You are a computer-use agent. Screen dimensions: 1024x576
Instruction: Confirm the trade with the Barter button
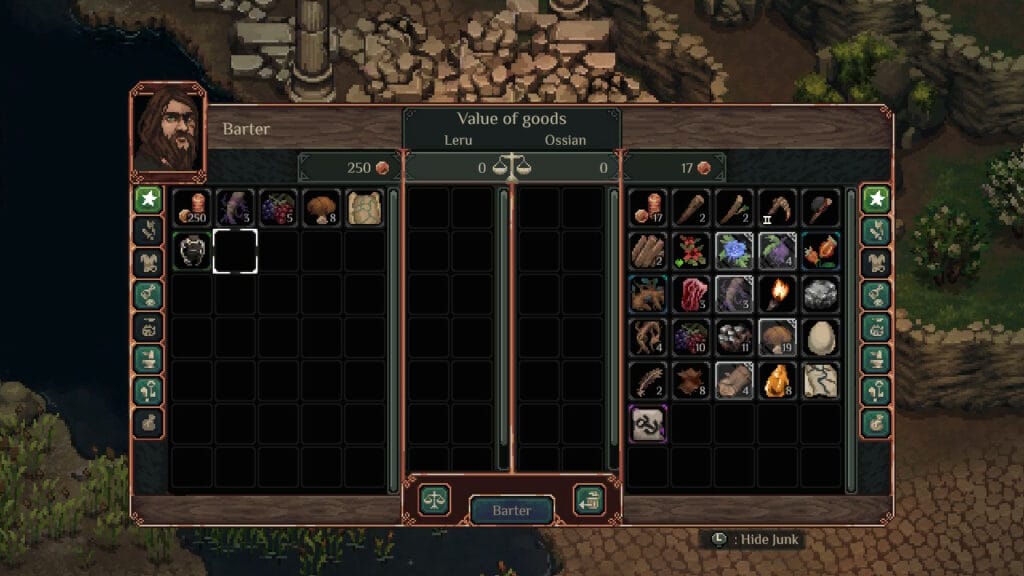(511, 510)
